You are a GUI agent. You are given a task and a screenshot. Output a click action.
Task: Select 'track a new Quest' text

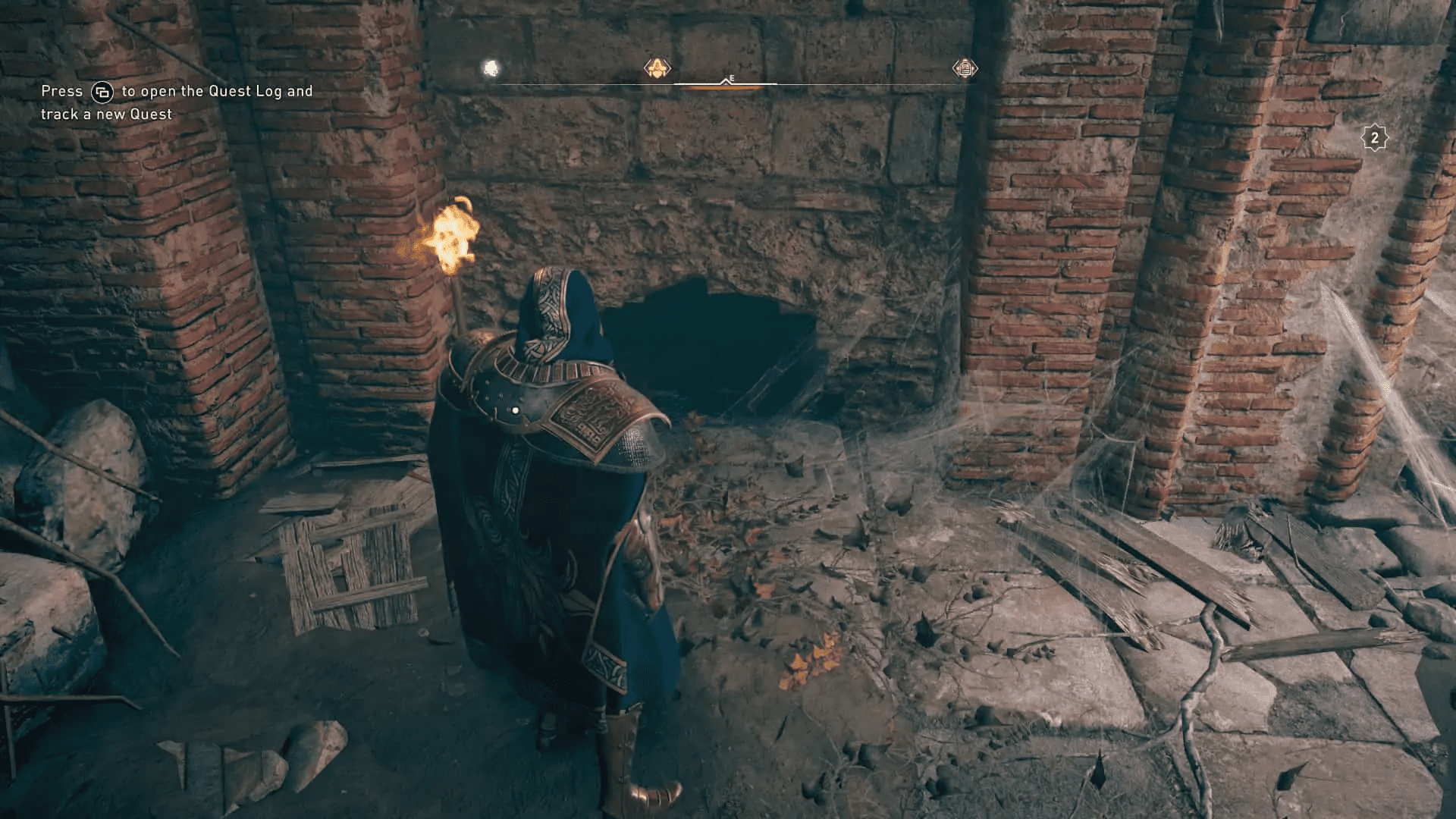tap(106, 115)
